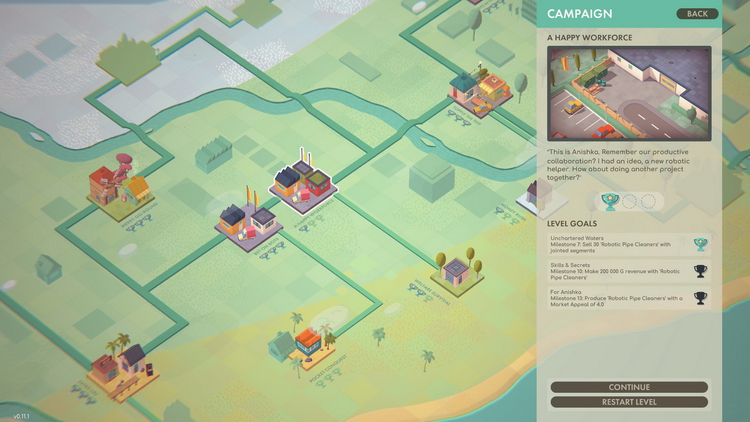Go back from the Campaign panel
Screen dimensions: 750x422
coord(697,14)
